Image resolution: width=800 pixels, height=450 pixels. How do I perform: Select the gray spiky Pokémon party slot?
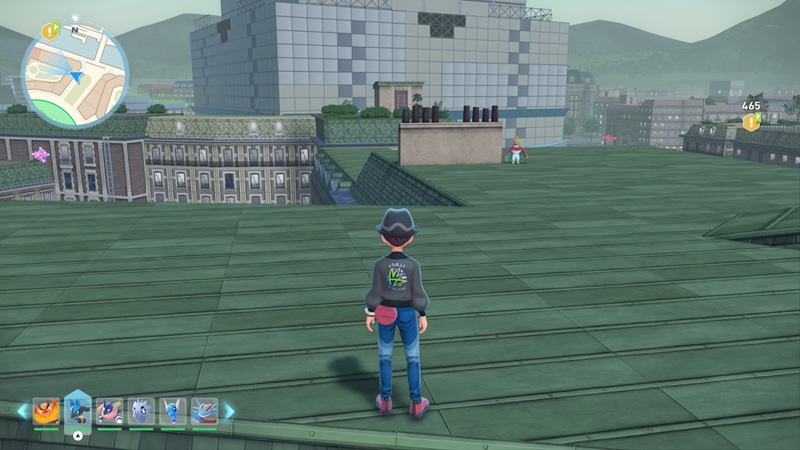click(141, 411)
